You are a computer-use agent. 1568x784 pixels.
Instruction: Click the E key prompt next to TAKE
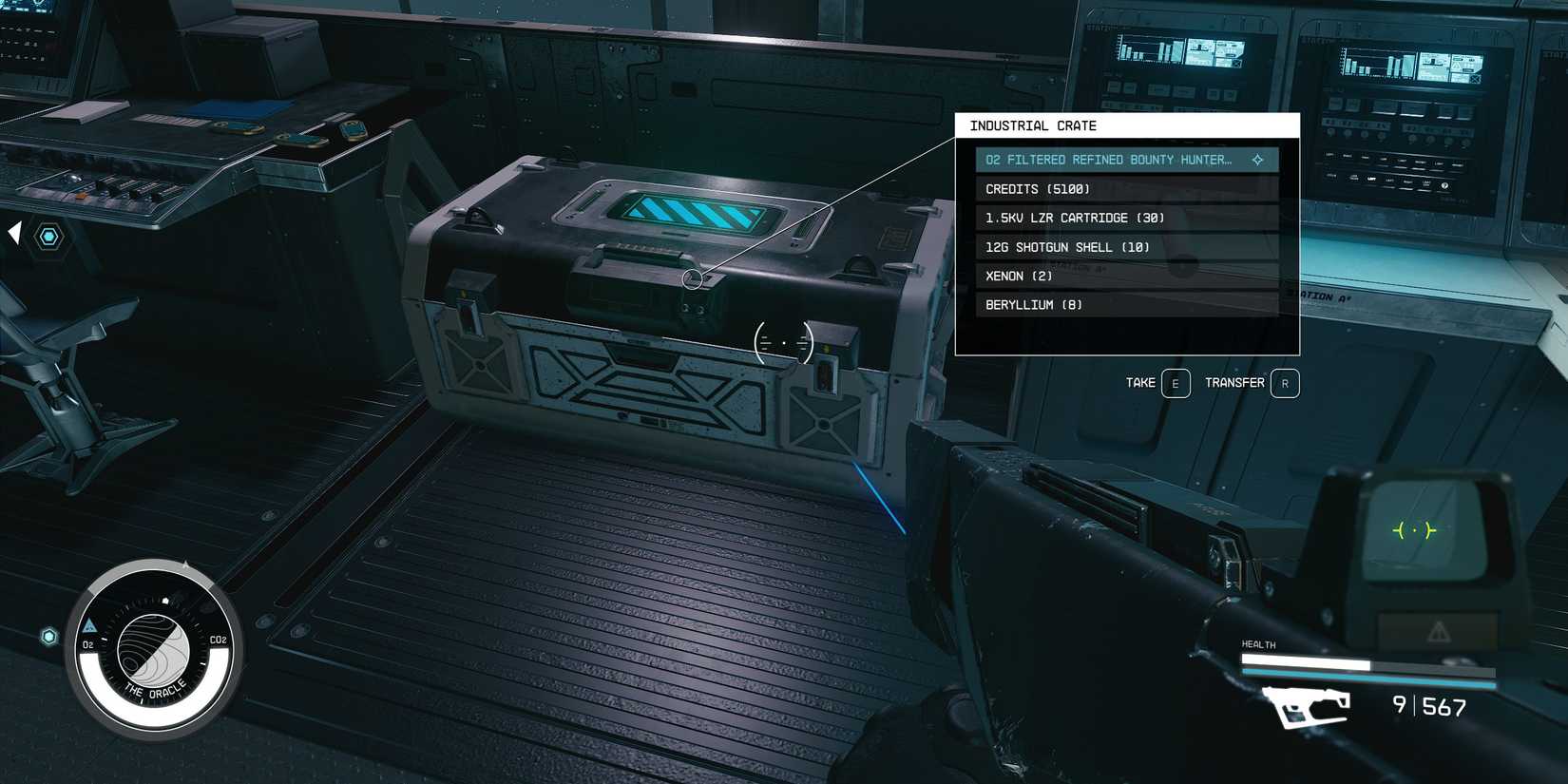click(x=1175, y=383)
